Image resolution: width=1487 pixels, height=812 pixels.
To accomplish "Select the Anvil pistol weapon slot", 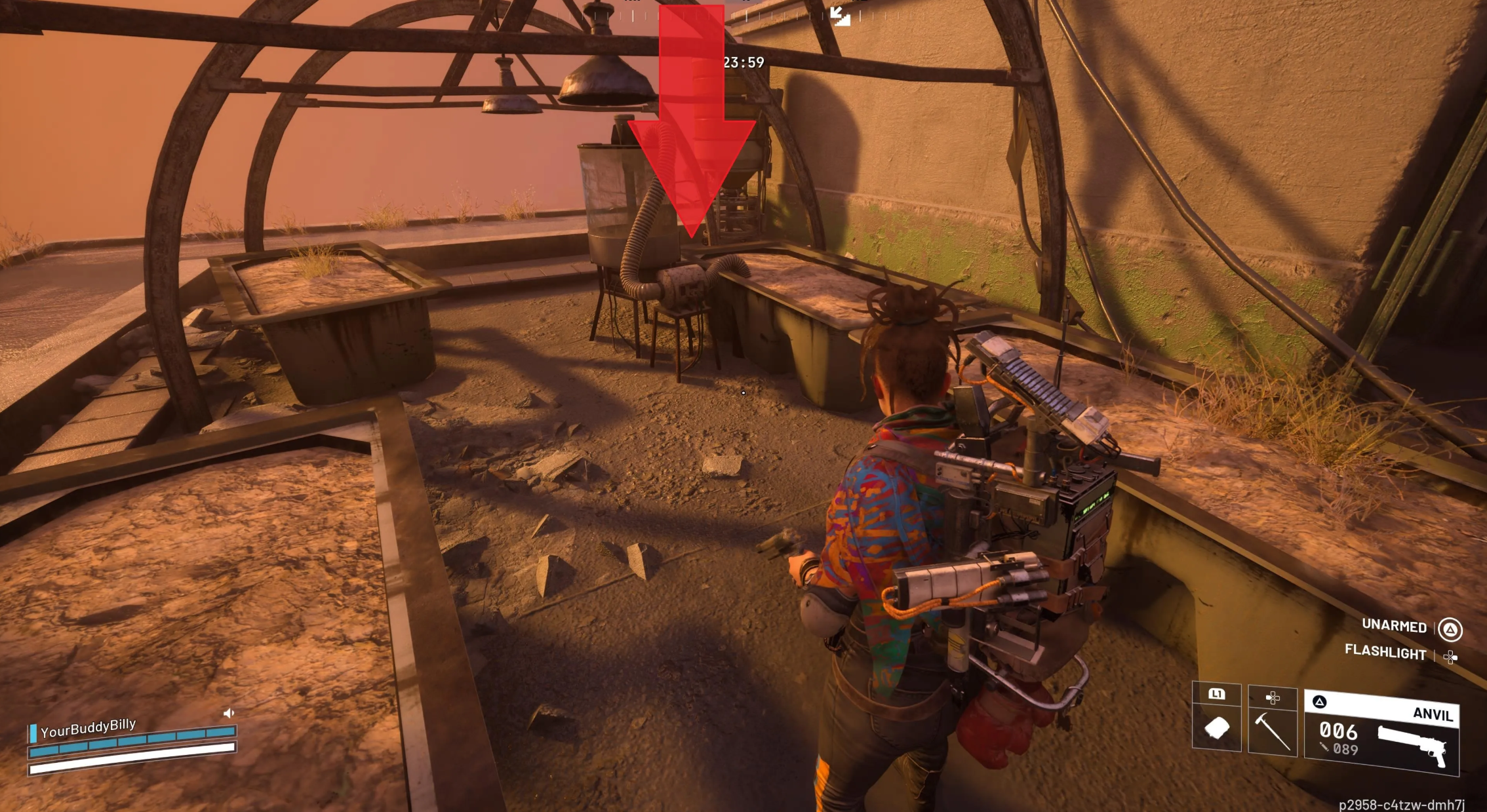I will click(1382, 733).
